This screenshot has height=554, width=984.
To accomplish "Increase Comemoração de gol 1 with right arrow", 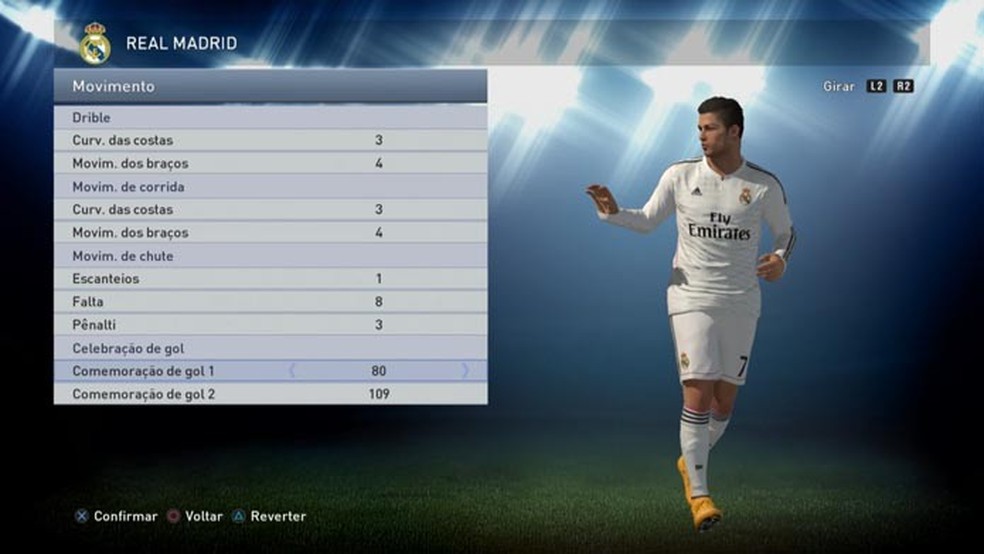I will [x=465, y=371].
